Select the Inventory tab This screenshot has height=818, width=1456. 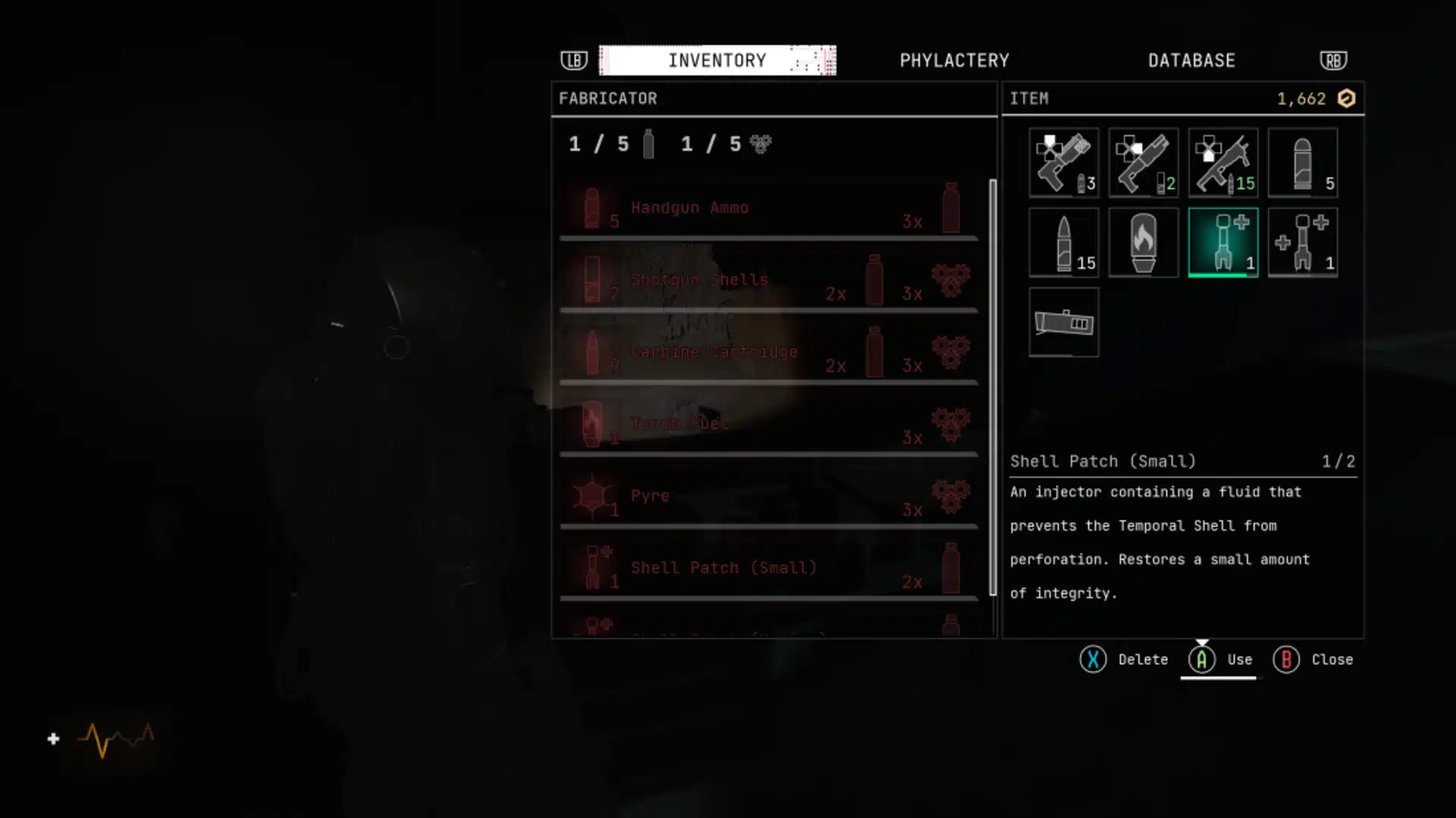717,61
